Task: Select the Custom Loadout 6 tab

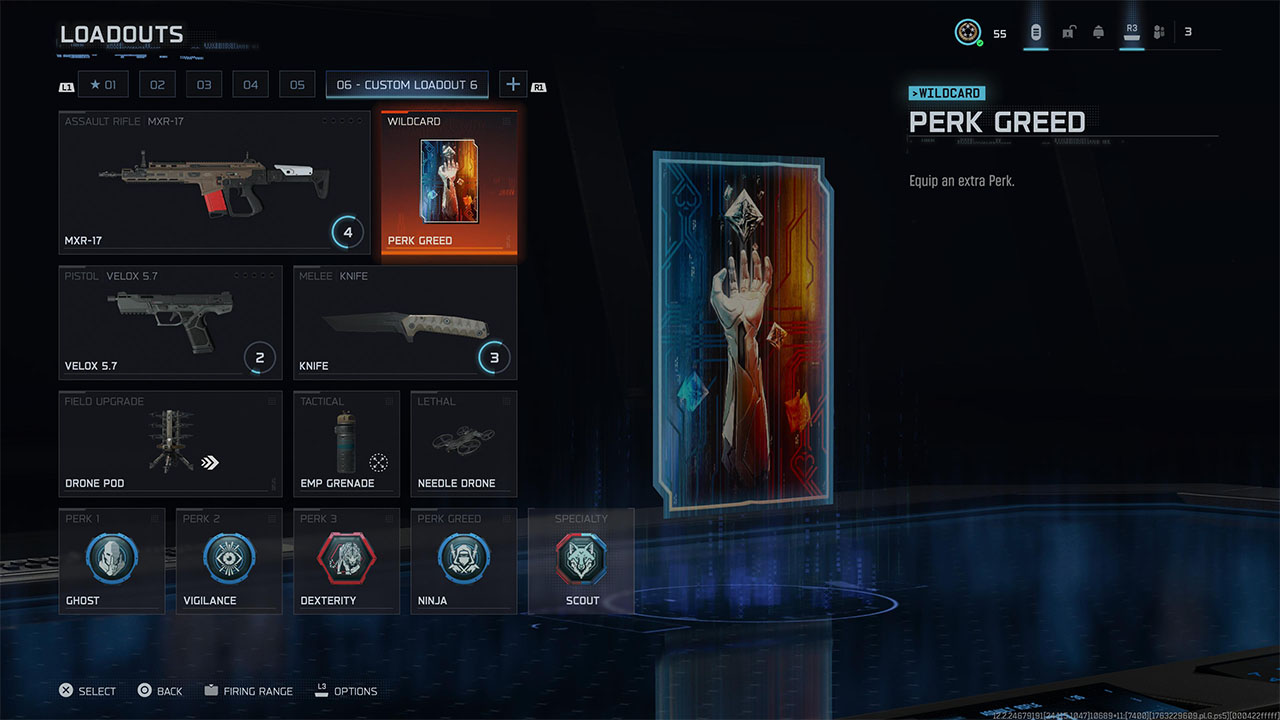Action: pos(407,85)
